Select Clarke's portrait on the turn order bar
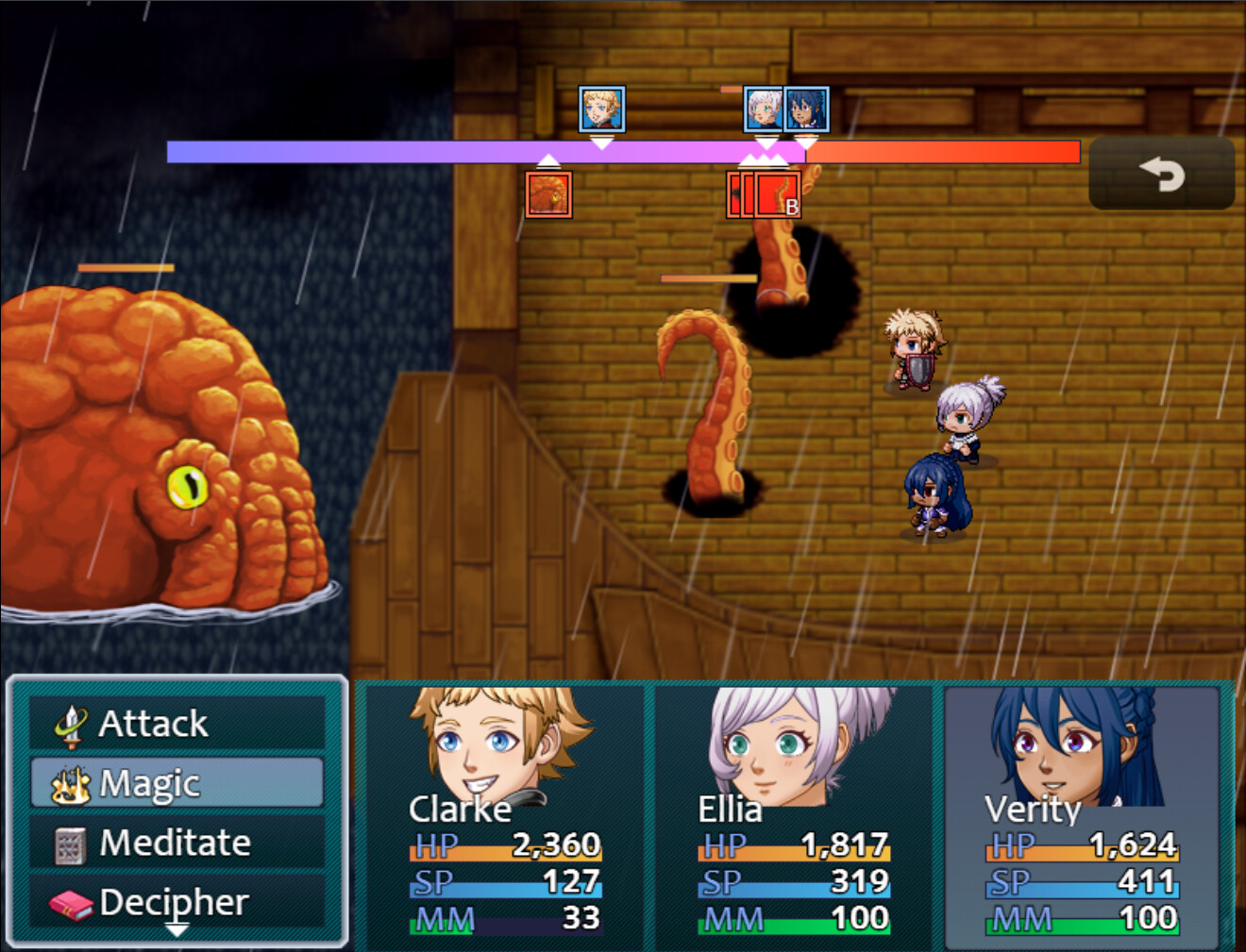Viewport: 1246px width, 952px height. click(601, 110)
